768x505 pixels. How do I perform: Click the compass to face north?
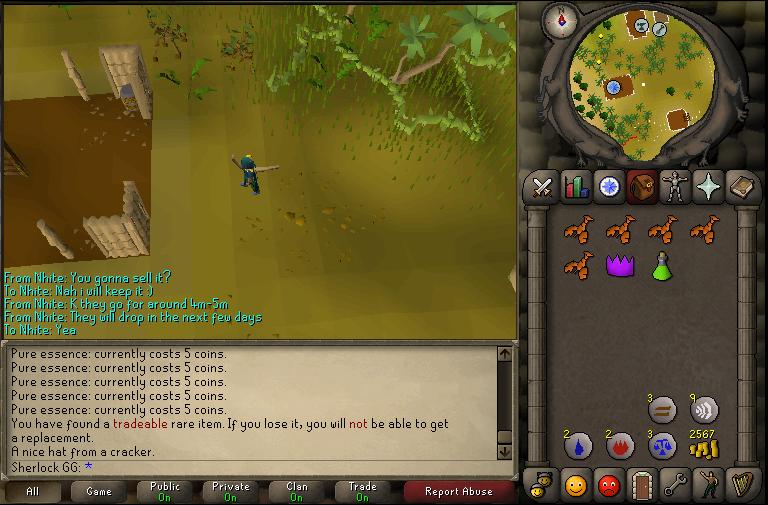pos(561,18)
